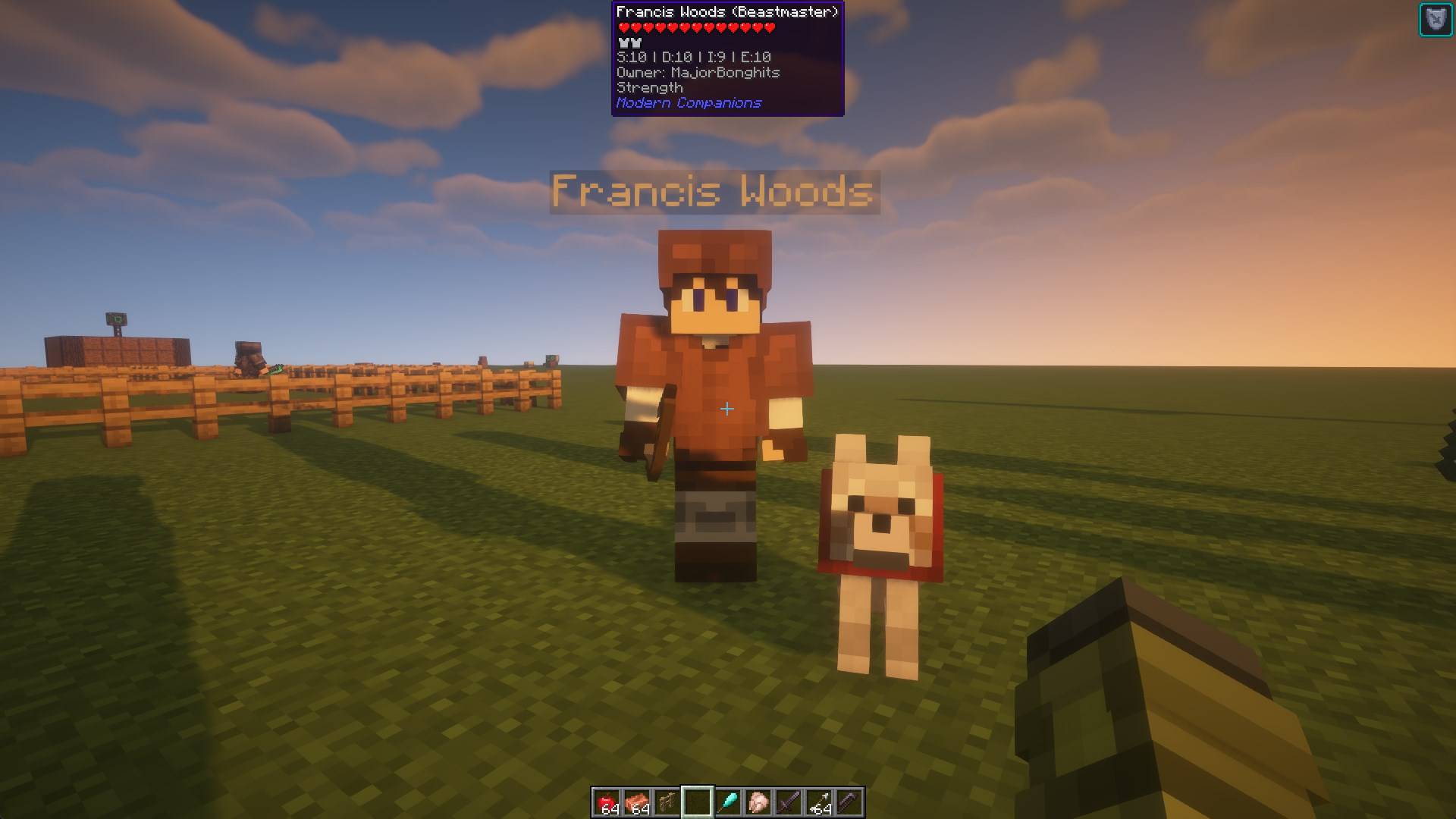Click the Strength trait label

649,87
